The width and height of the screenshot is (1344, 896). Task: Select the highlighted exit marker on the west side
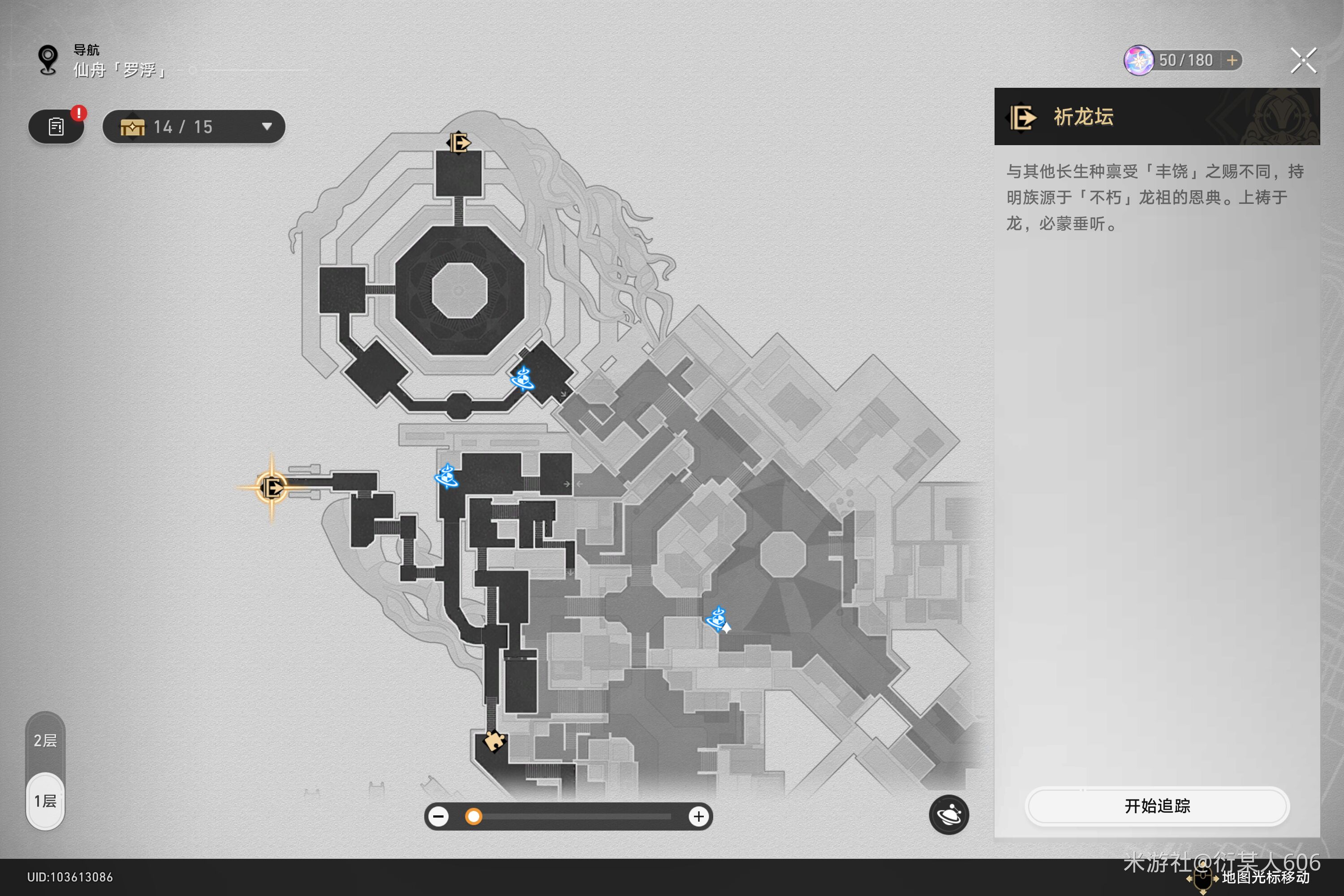pos(271,488)
